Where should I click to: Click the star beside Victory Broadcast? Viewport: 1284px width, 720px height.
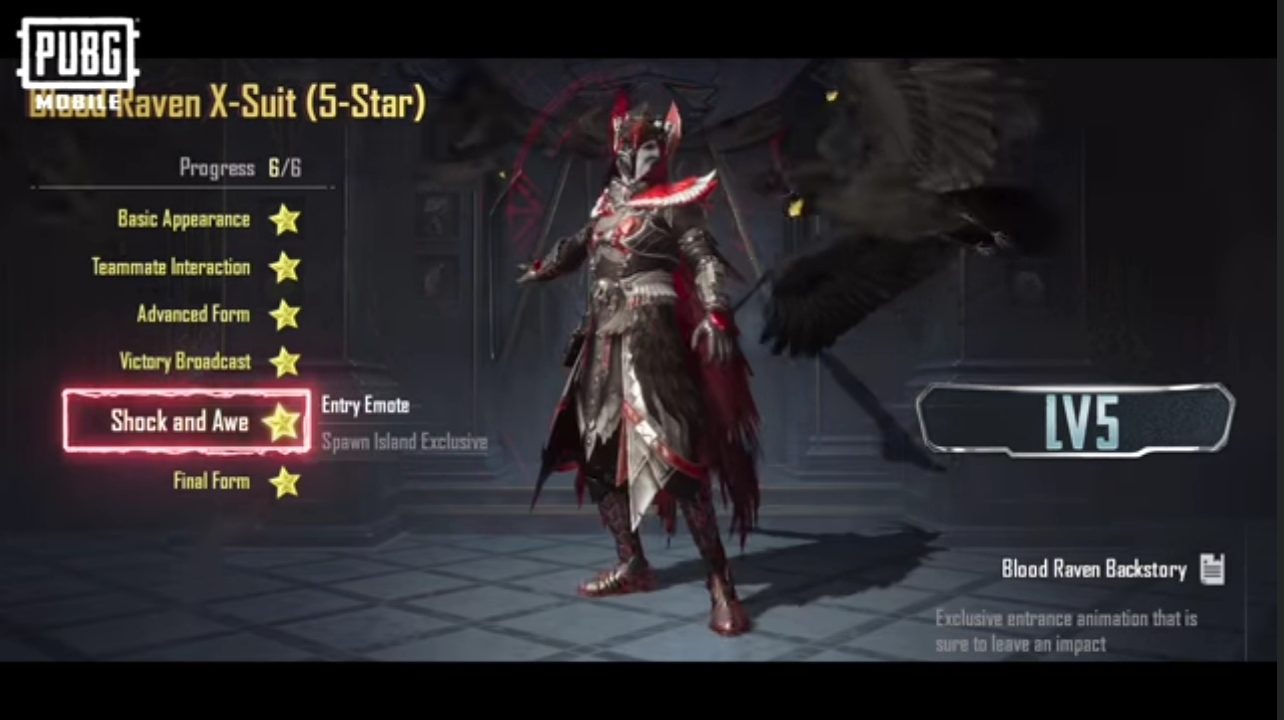(x=286, y=361)
